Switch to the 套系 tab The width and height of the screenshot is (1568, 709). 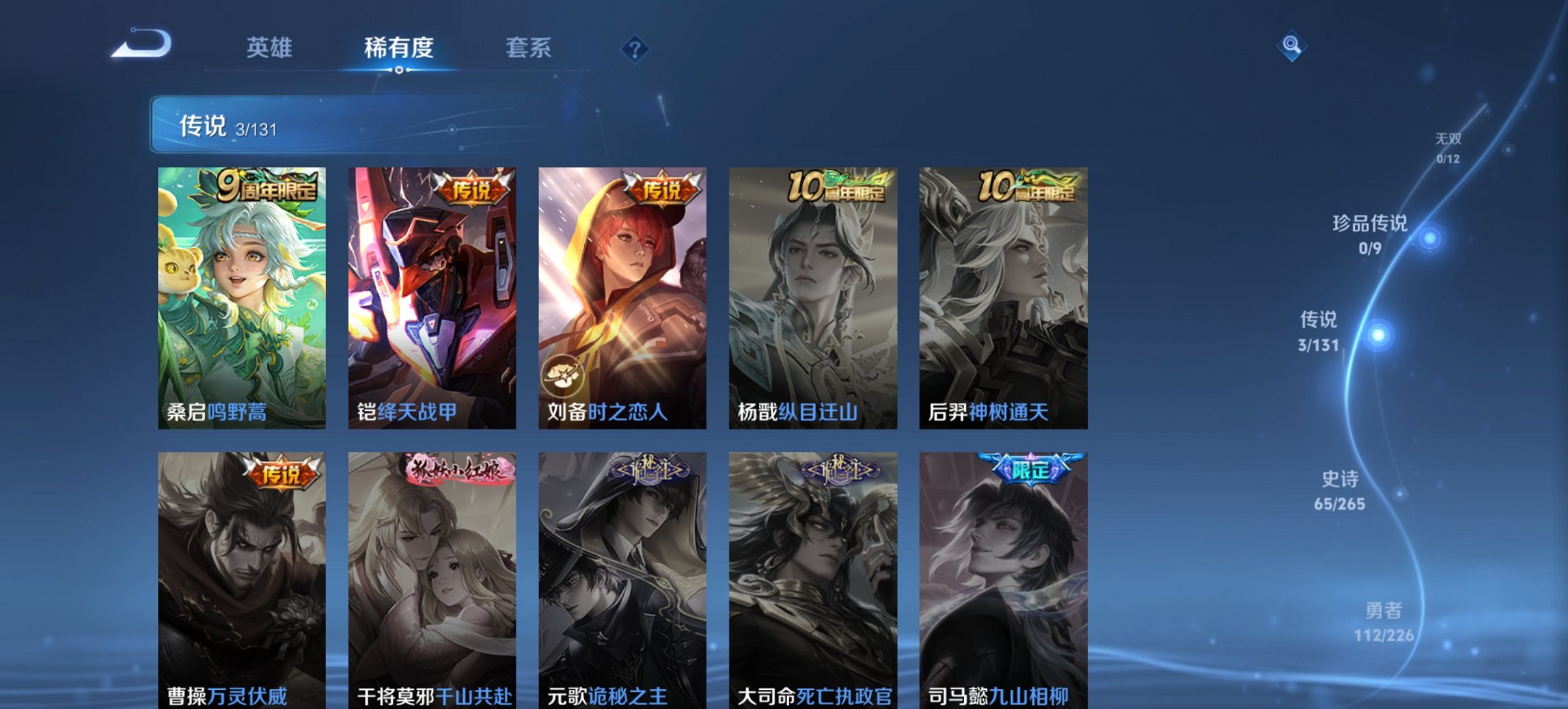tap(529, 48)
